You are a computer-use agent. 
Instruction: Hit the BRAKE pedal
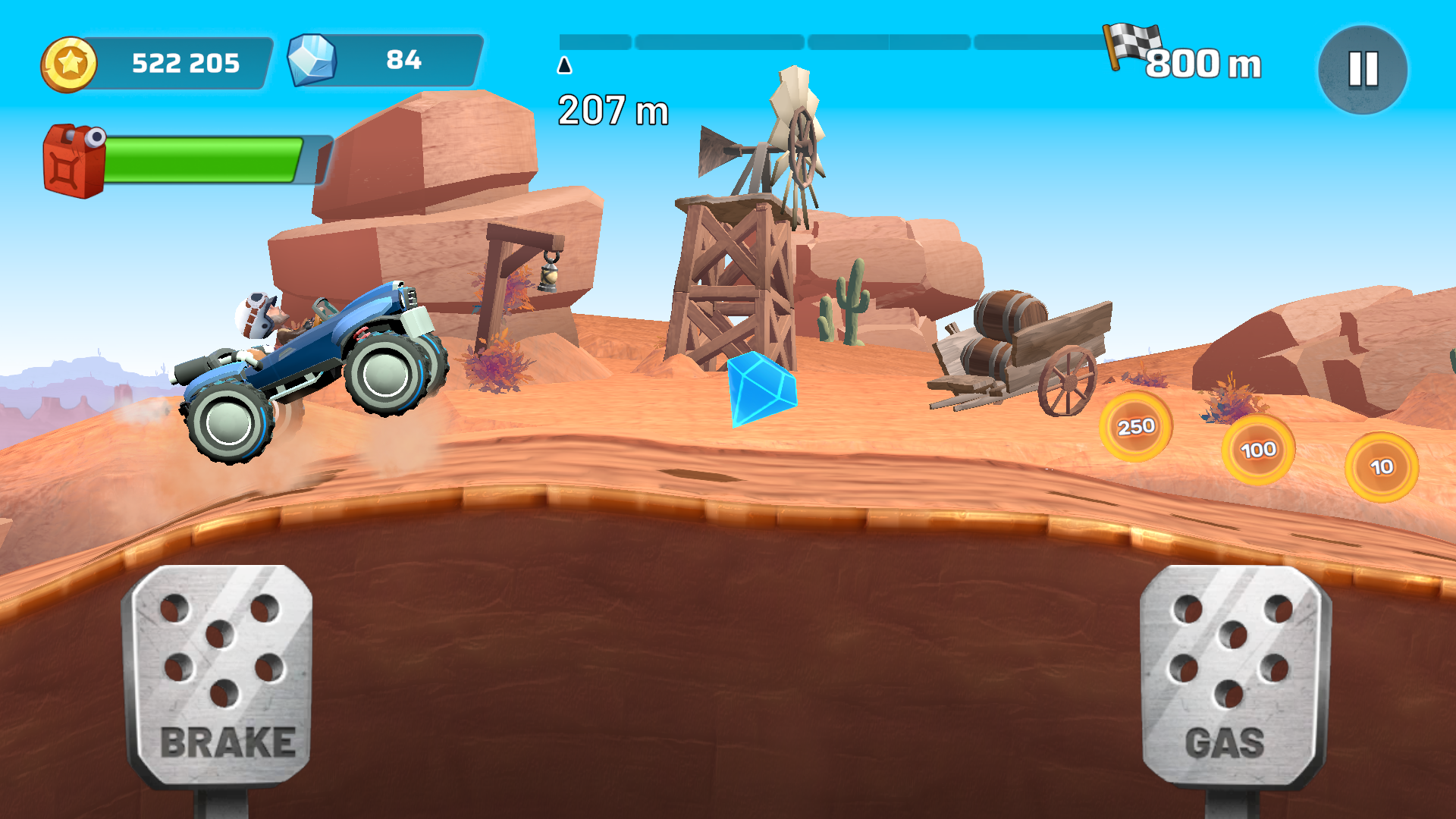[x=221, y=676]
